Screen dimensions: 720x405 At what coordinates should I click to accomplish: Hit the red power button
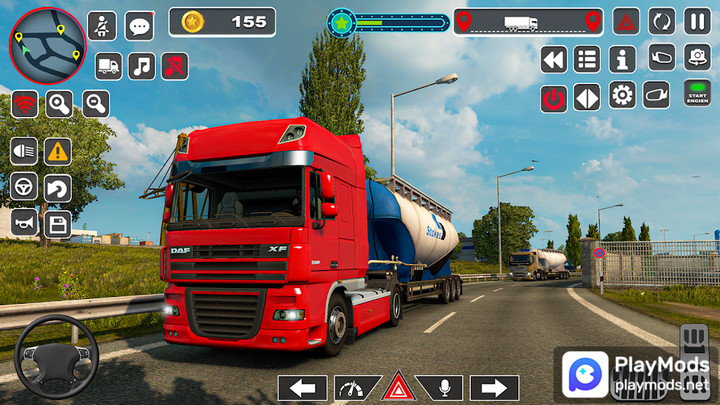554,97
